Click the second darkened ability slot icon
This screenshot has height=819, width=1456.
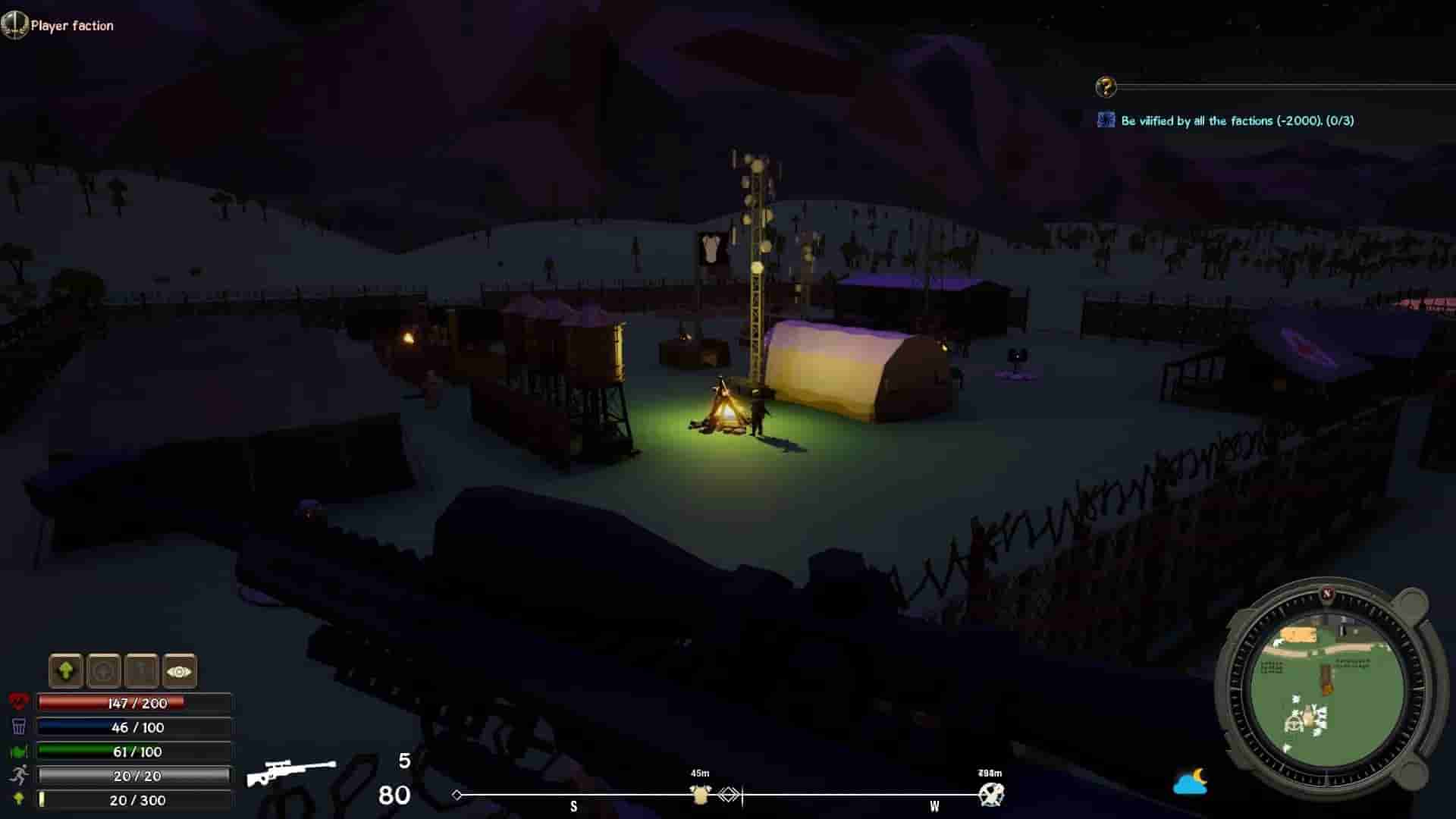[x=102, y=671]
